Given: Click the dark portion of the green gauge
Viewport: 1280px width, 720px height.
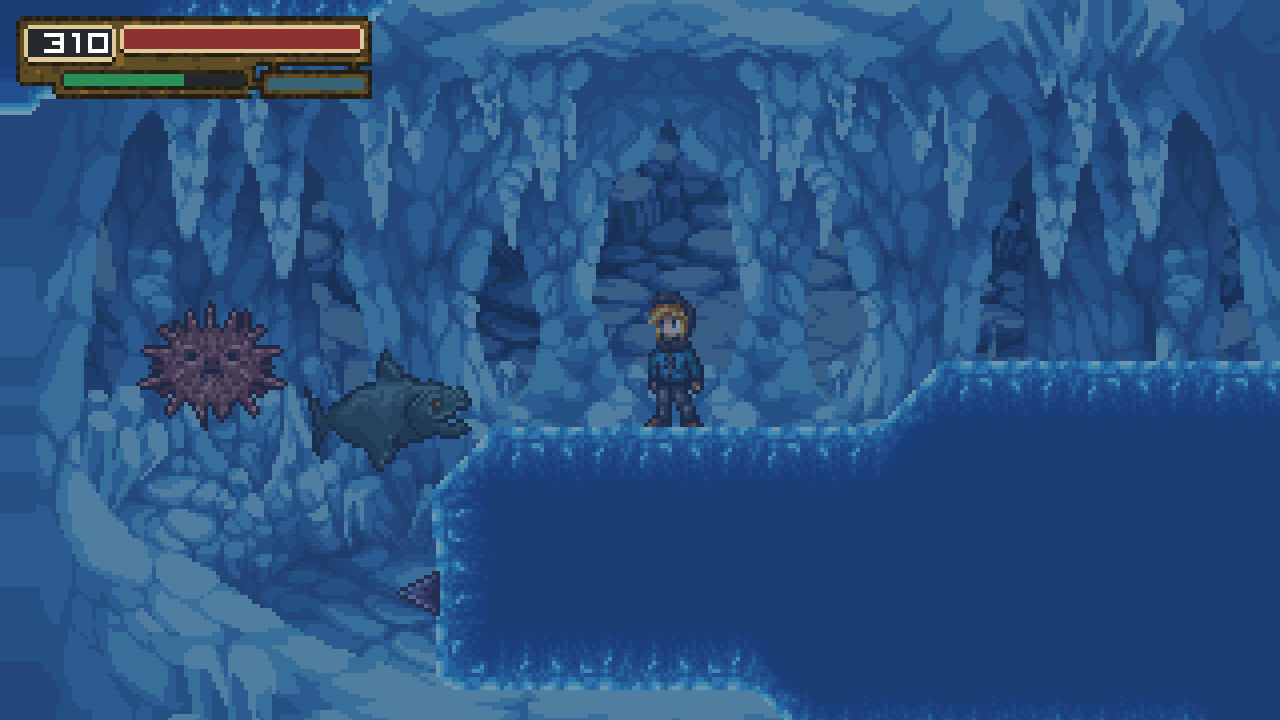Looking at the screenshot, I should coord(212,80).
